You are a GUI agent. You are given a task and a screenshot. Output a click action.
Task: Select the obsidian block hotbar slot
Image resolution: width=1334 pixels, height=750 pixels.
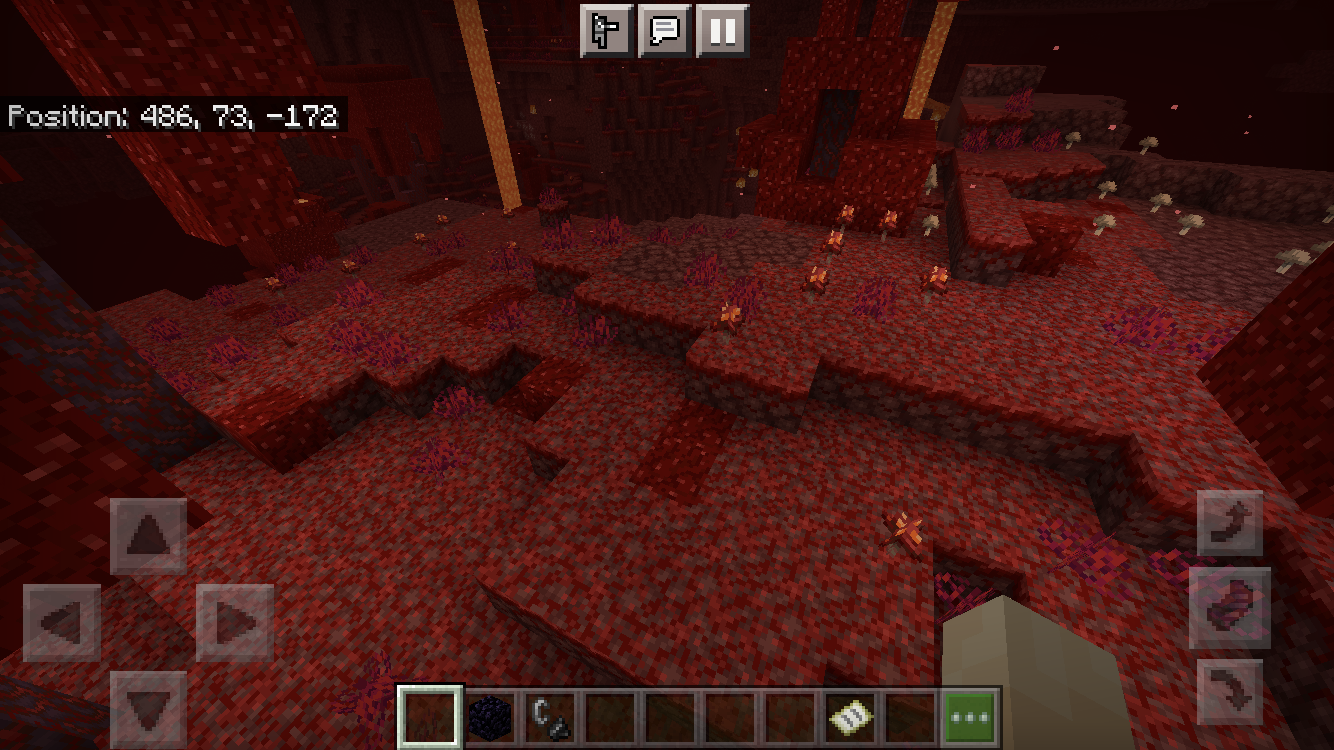490,717
